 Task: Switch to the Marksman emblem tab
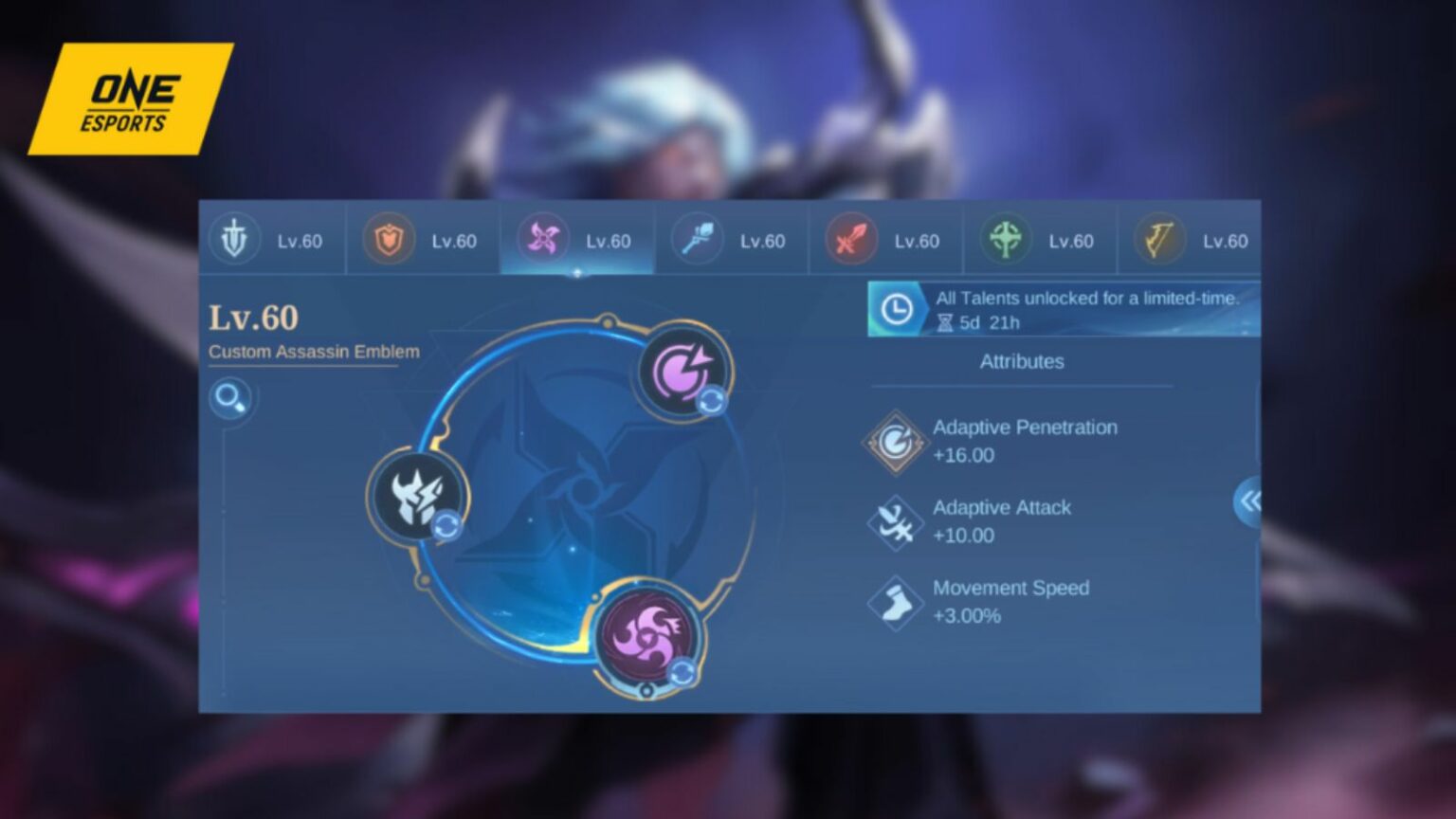click(849, 241)
